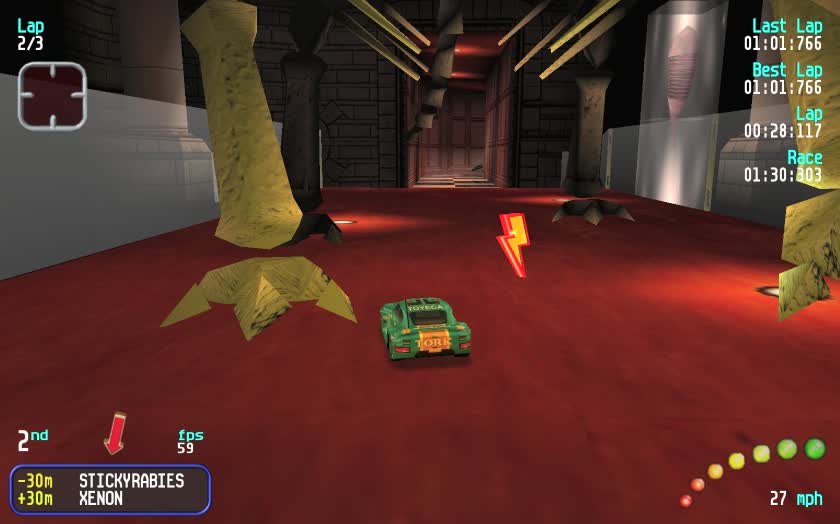Viewport: 840px width, 524px height.
Task: Click the red direction arrow indicator
Action: pos(114,432)
